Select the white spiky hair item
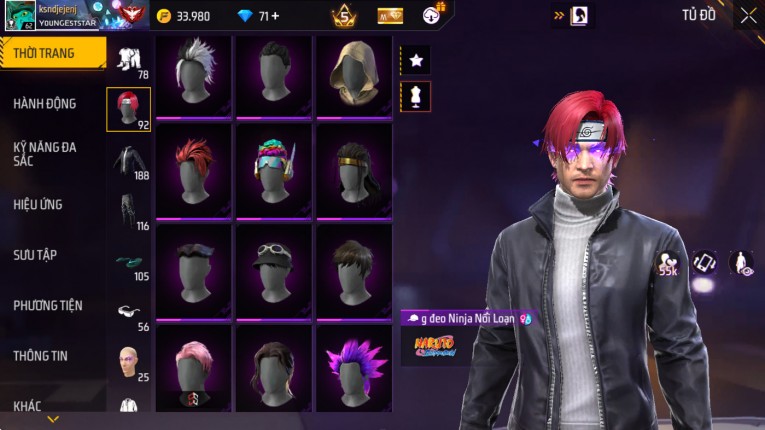This screenshot has height=430, width=765. pyautogui.click(x=193, y=75)
